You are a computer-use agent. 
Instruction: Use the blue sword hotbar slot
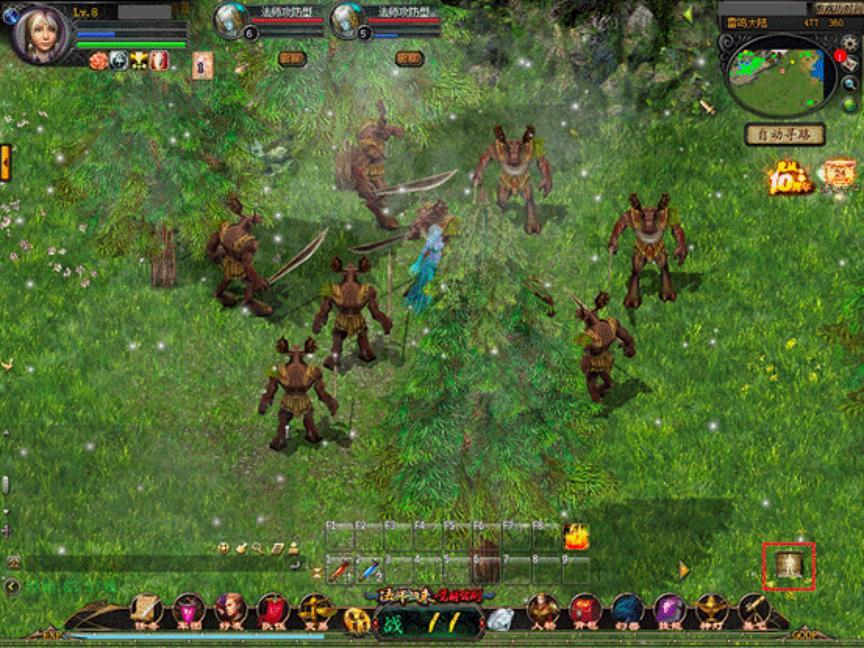371,570
